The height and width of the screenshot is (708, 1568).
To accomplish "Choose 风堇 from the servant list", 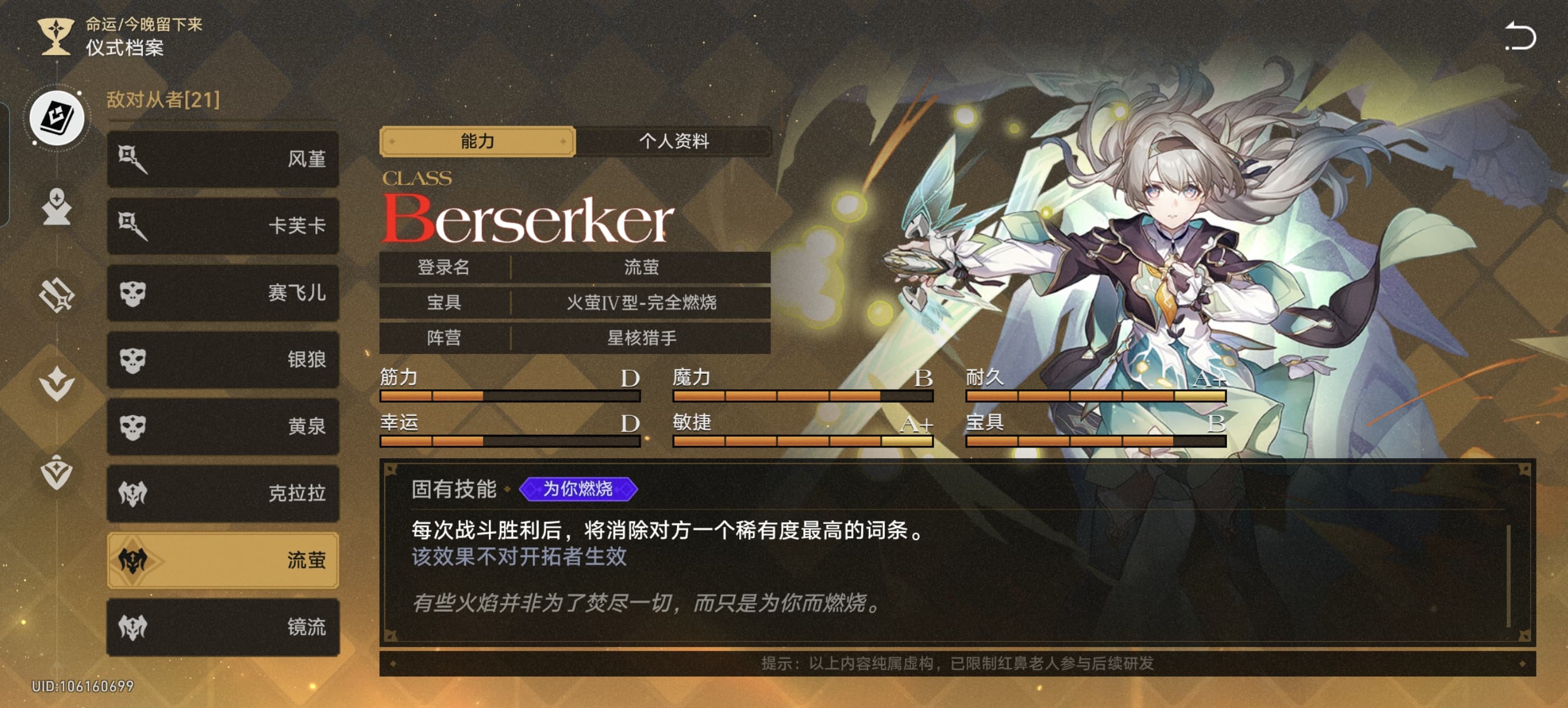I will pyautogui.click(x=223, y=159).
